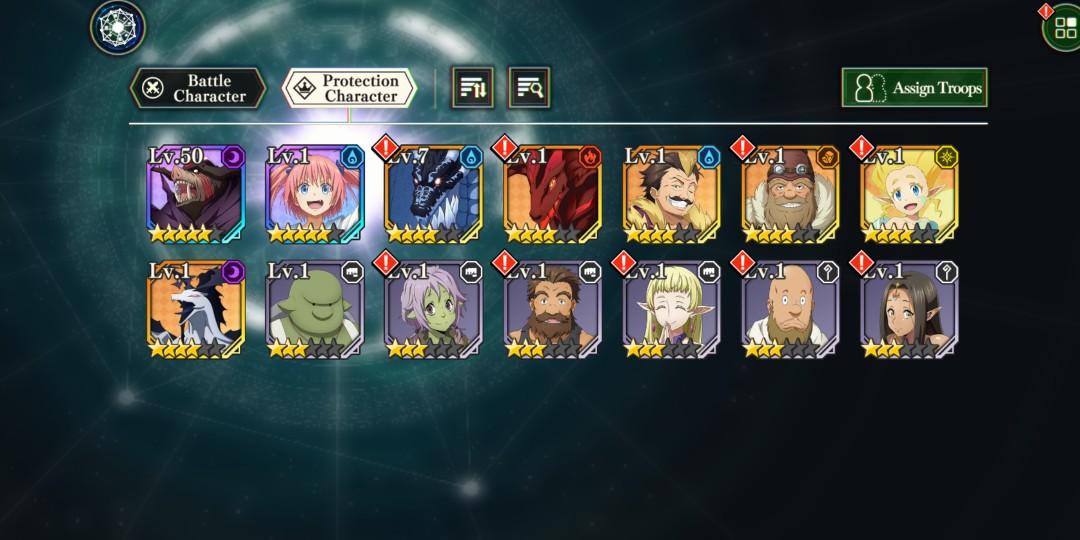Click the Assign Troops button
This screenshot has height=540, width=1080.
[x=914, y=88]
